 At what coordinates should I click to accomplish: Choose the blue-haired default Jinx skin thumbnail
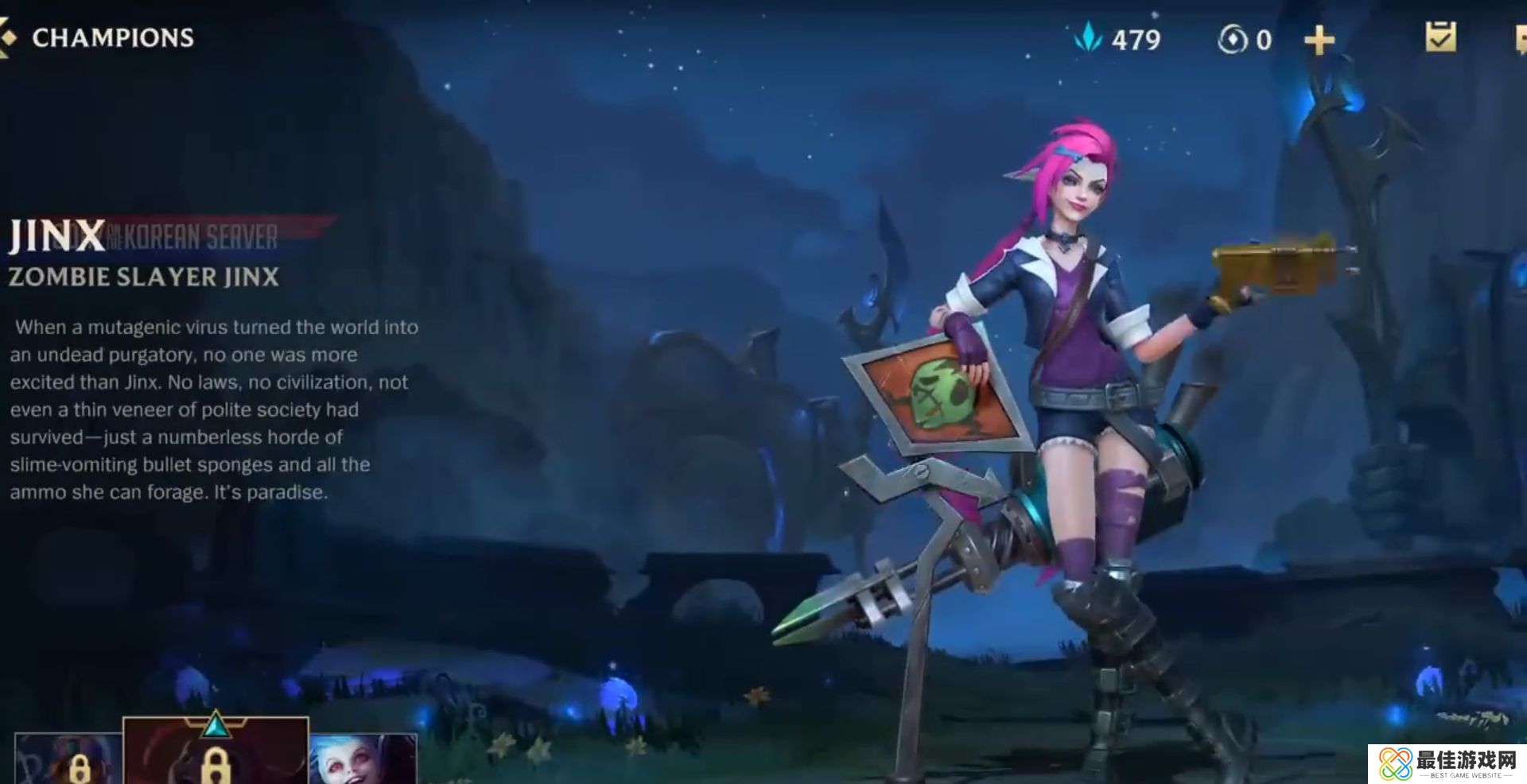point(363,759)
